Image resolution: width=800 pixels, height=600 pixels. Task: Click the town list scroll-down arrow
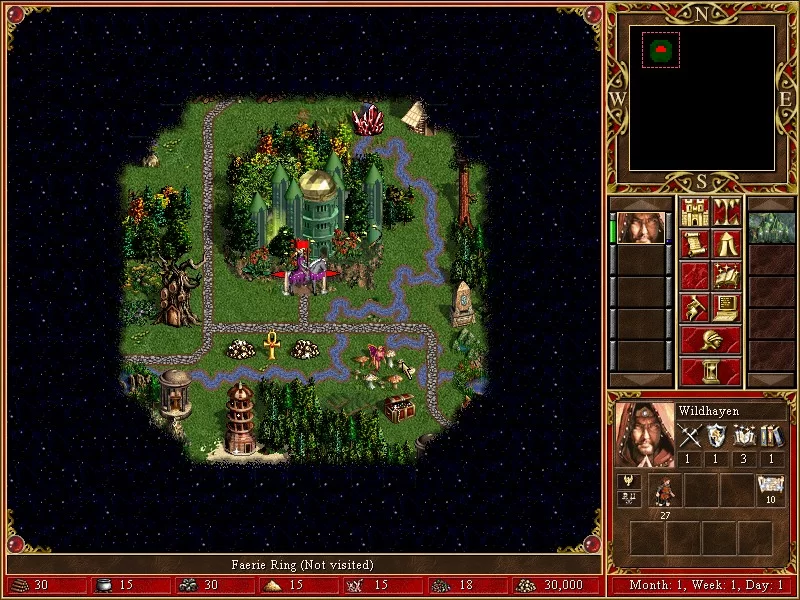[x=771, y=379]
